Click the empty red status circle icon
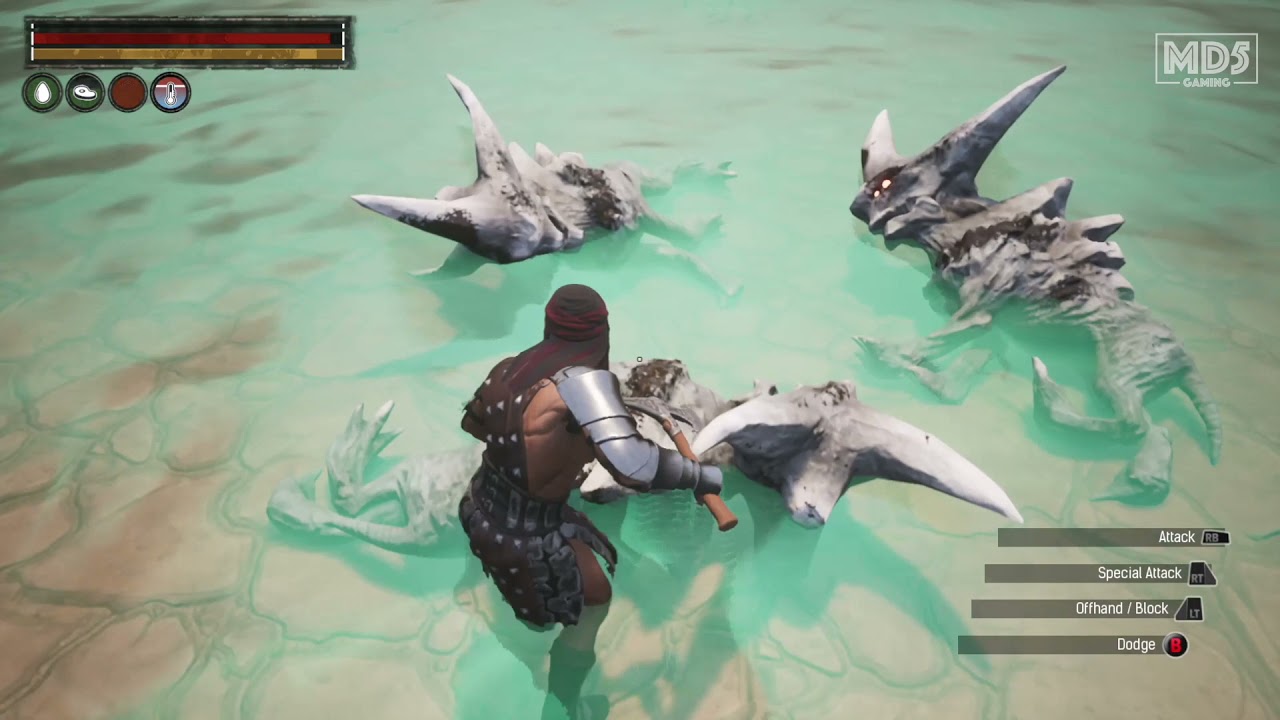Viewport: 1280px width, 720px height. [126, 93]
